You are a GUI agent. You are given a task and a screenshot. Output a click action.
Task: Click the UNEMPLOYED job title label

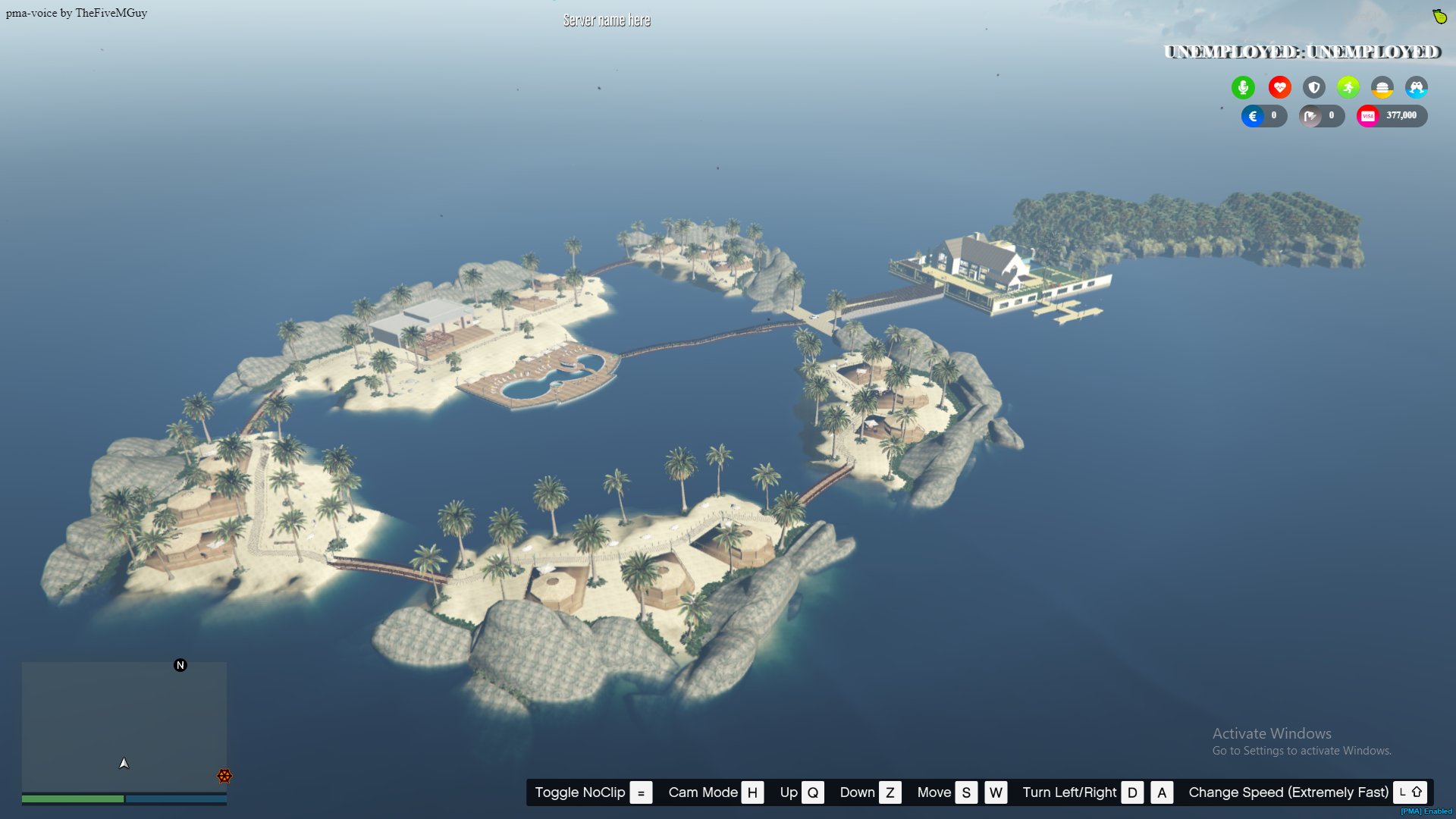(x=1301, y=52)
